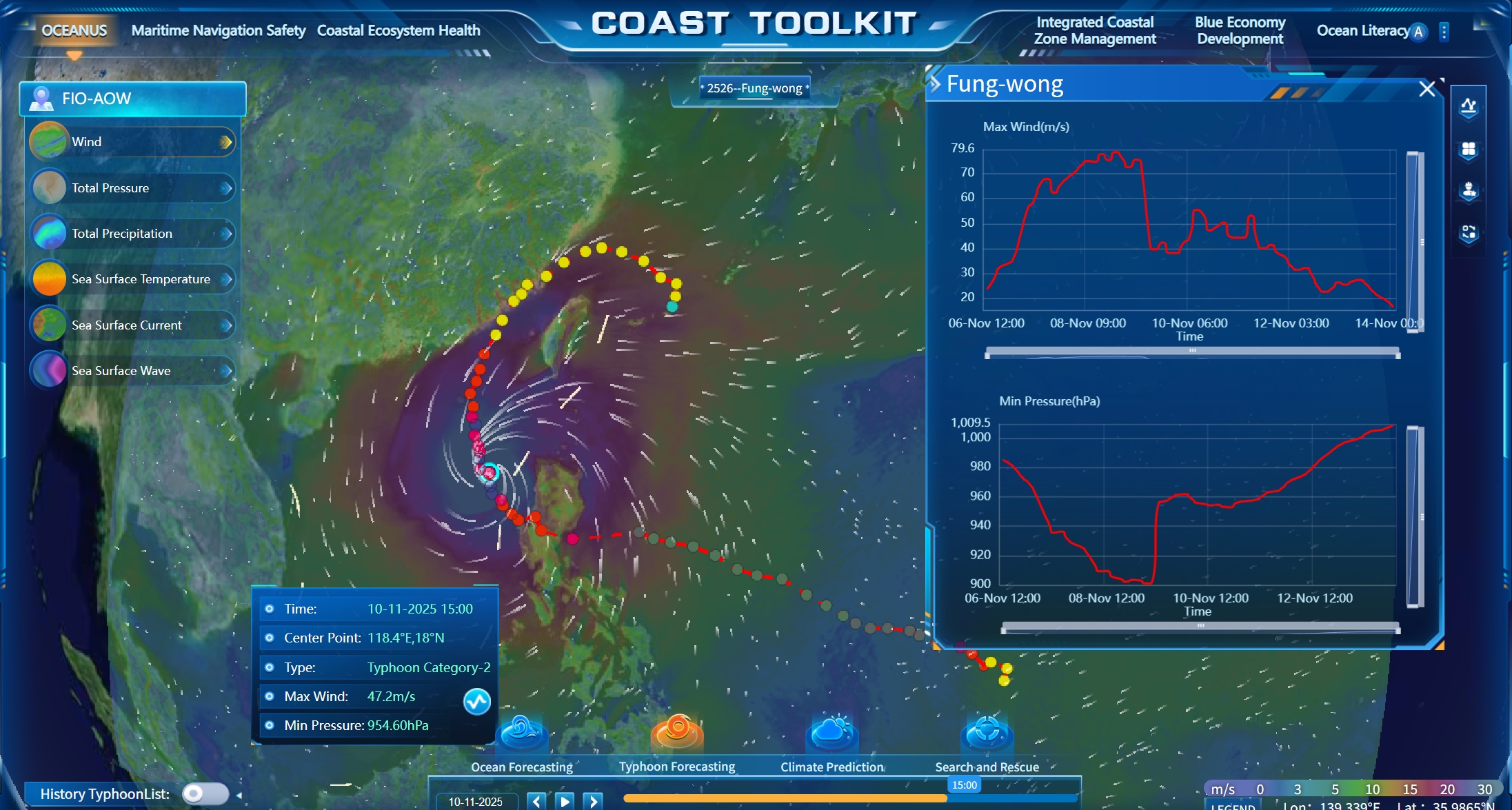Viewport: 1512px width, 810px height.
Task: Select the Wind layer
Action: coord(131,142)
